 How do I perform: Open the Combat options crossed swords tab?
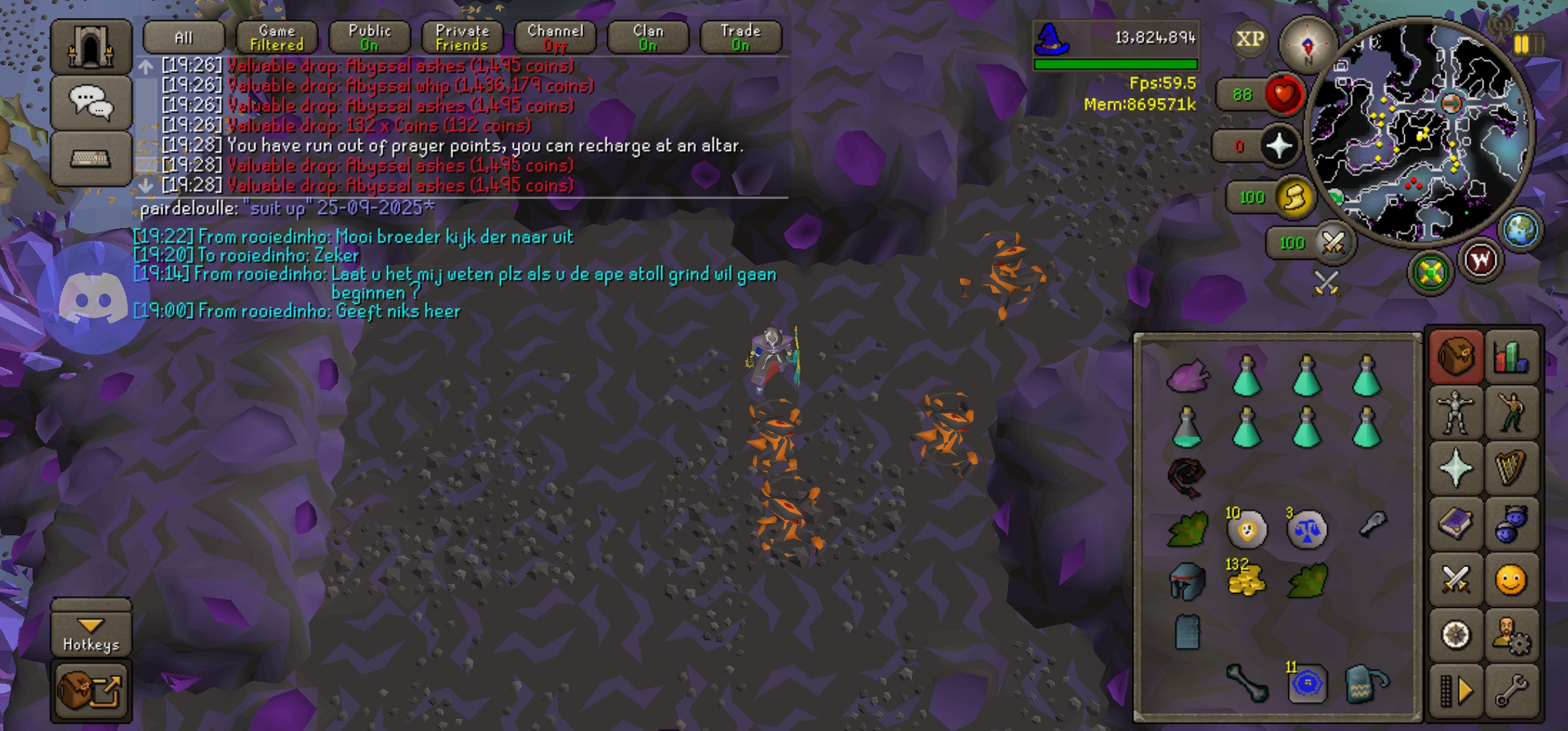1456,579
